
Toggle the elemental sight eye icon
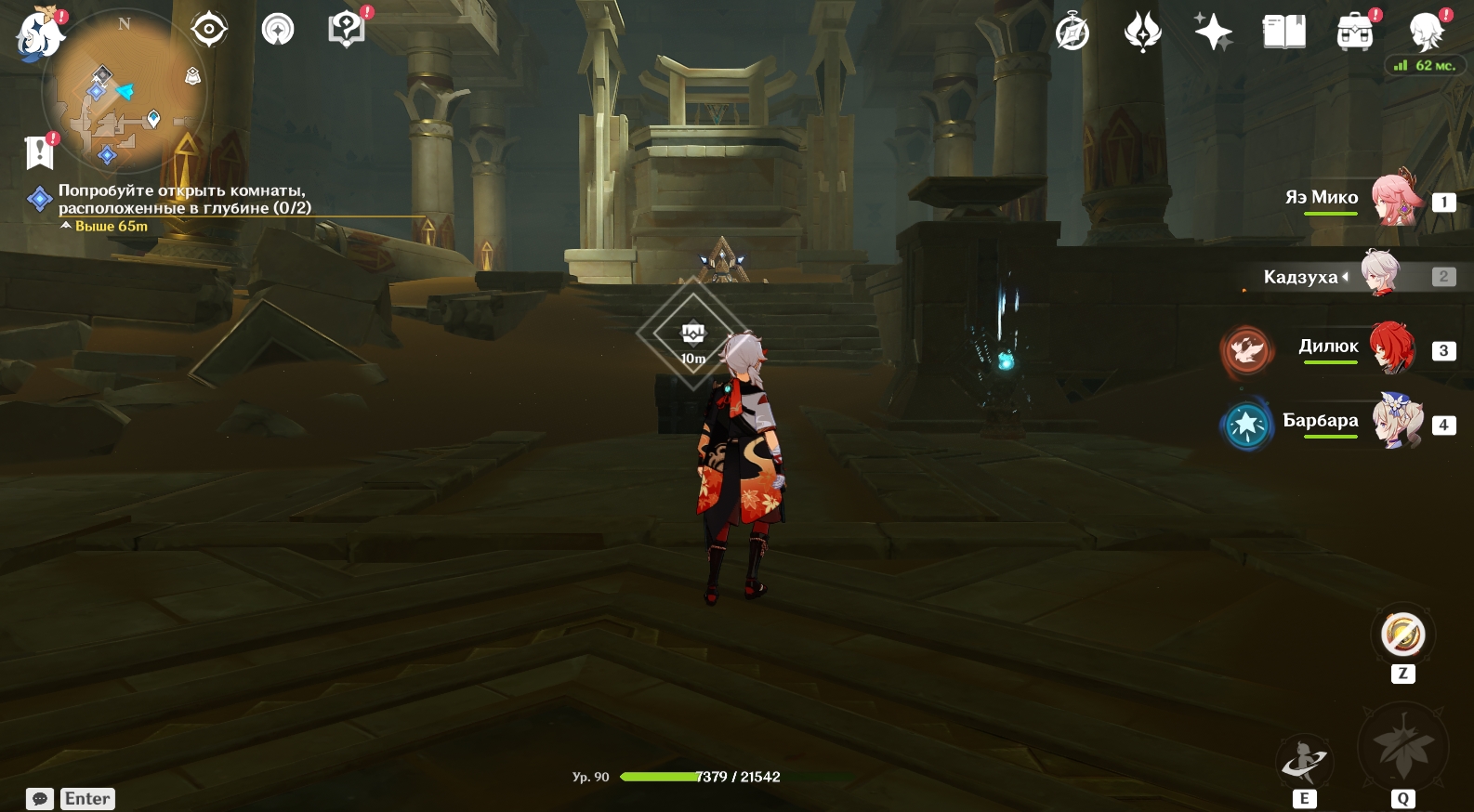tap(209, 30)
